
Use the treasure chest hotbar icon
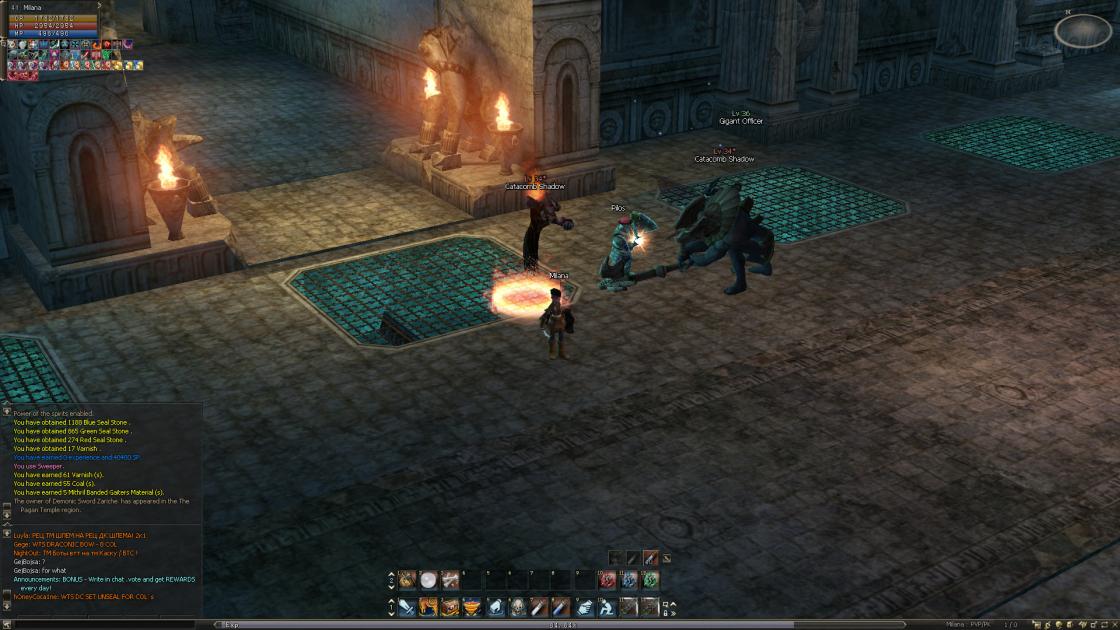click(451, 606)
